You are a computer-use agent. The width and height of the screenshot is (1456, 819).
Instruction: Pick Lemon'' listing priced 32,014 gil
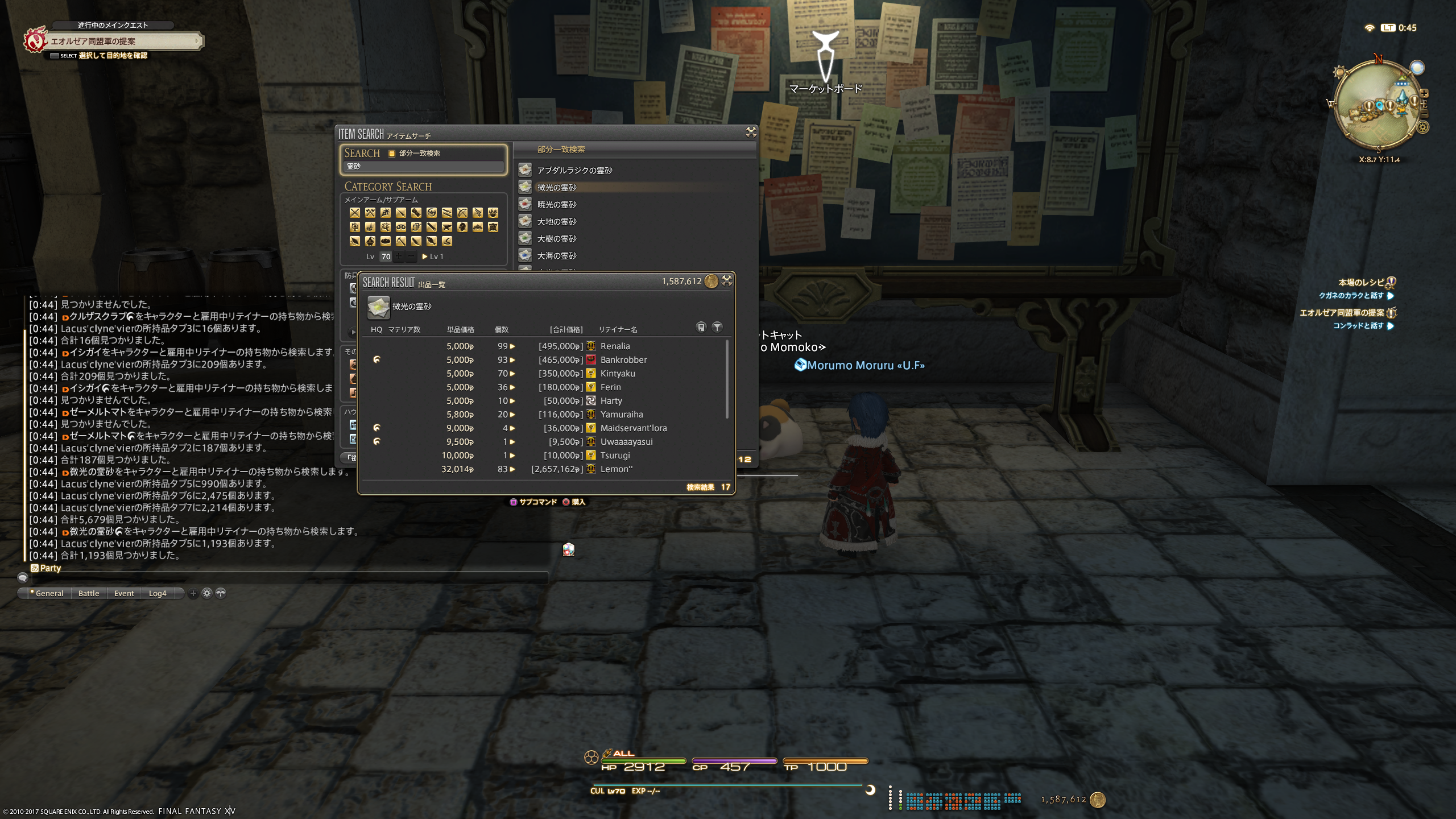tap(546, 469)
